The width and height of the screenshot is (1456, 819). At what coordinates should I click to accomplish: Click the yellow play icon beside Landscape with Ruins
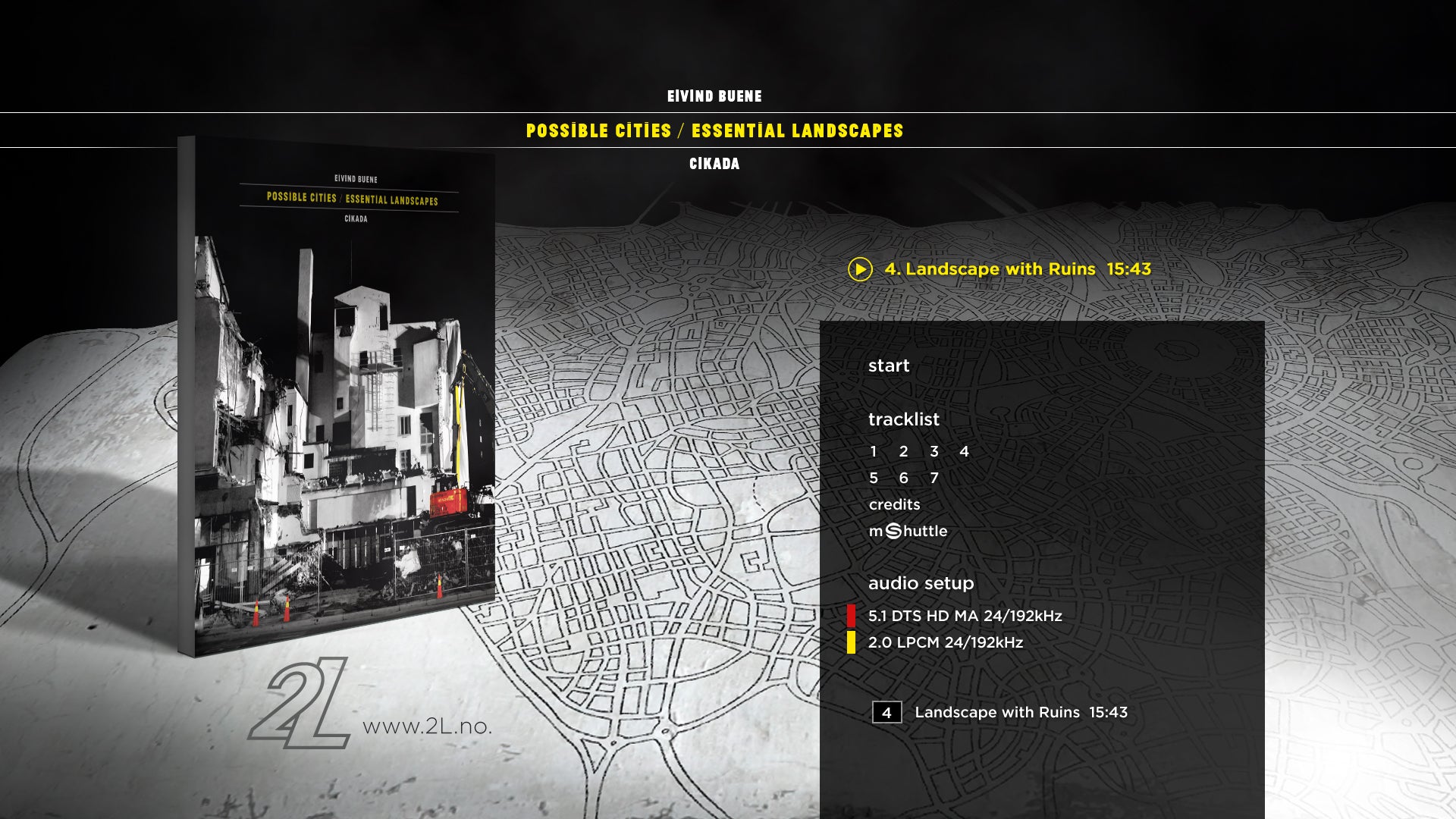coord(860,269)
